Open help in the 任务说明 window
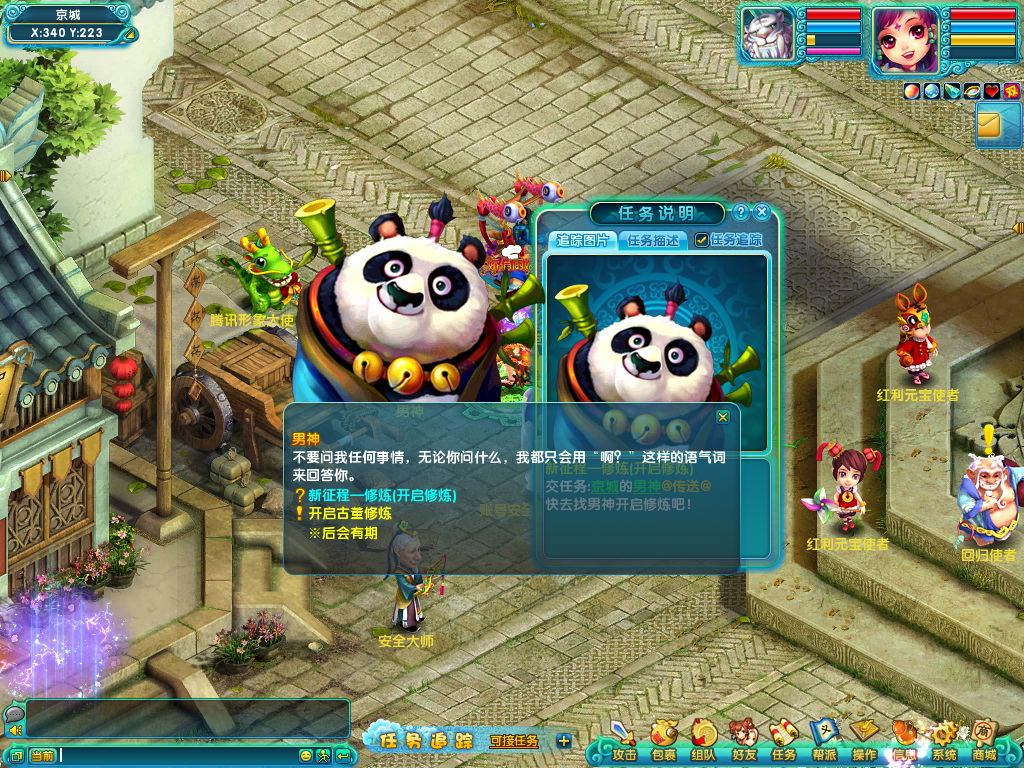This screenshot has height=768, width=1024. pos(740,212)
